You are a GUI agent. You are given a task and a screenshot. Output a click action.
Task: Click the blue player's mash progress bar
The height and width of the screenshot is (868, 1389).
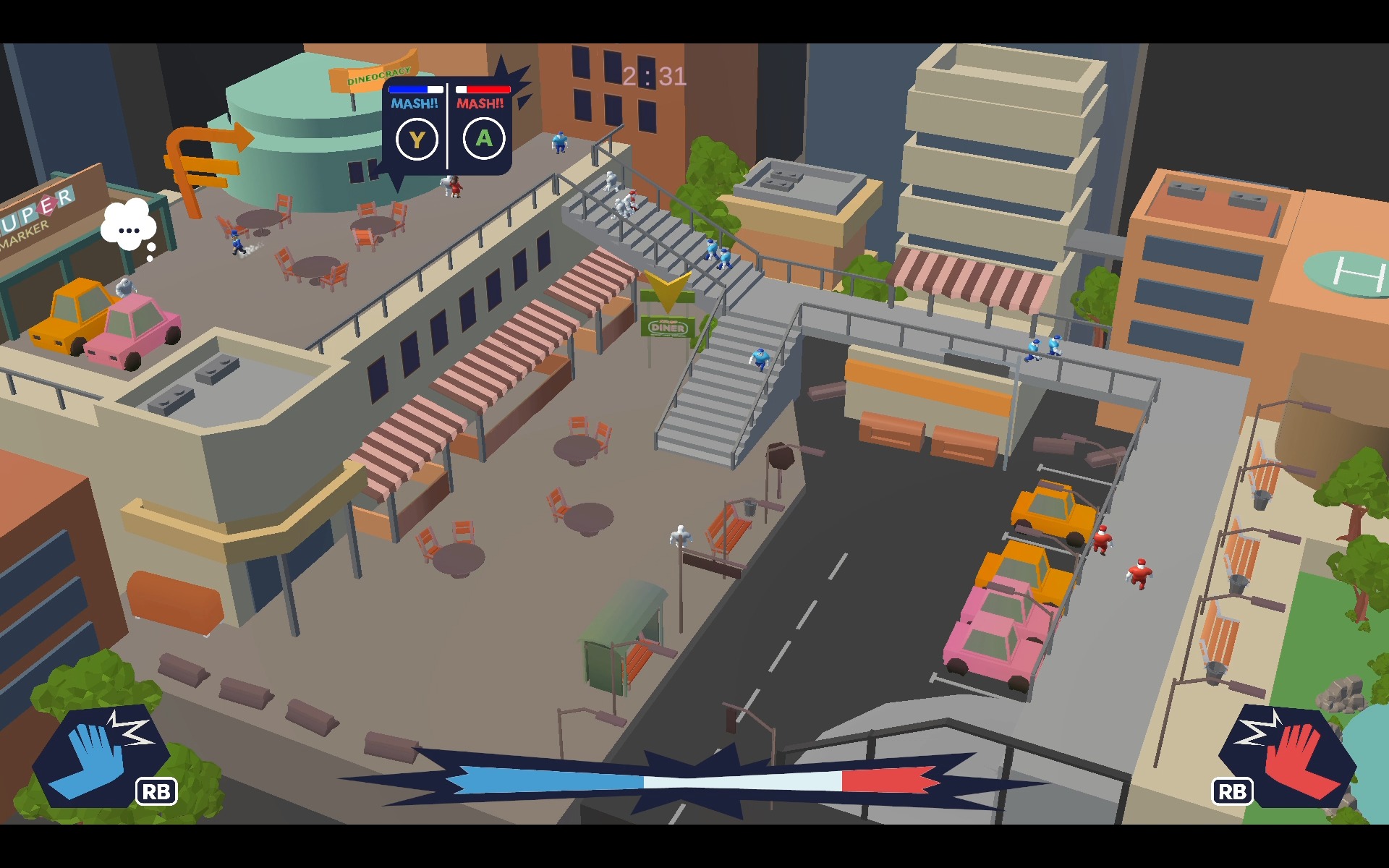pyautogui.click(x=415, y=88)
